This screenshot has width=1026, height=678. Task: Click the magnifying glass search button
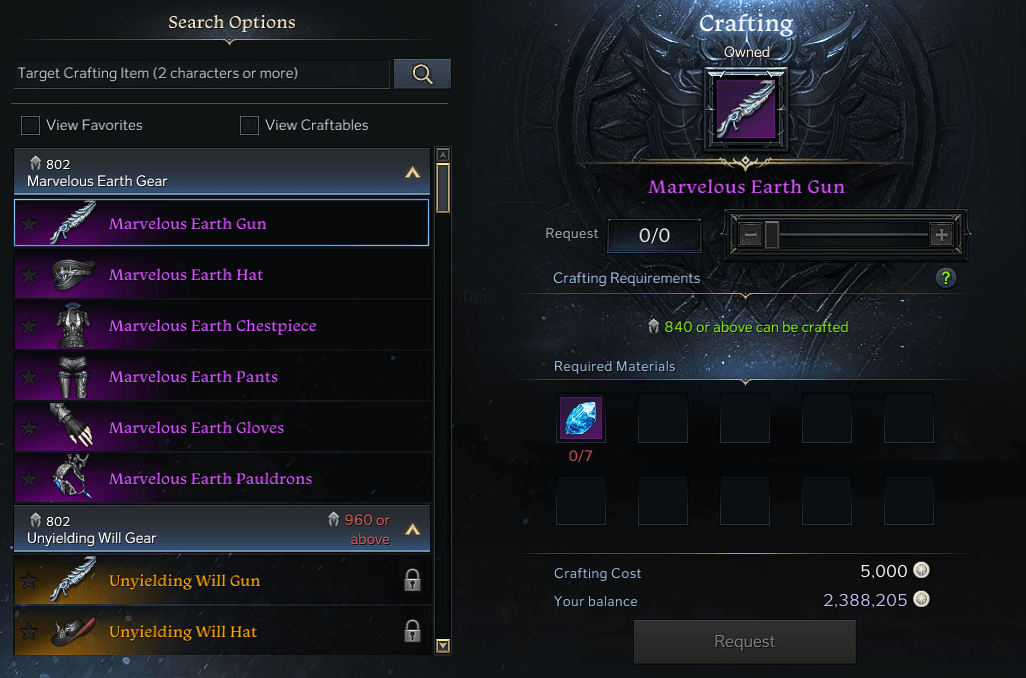click(x=422, y=73)
